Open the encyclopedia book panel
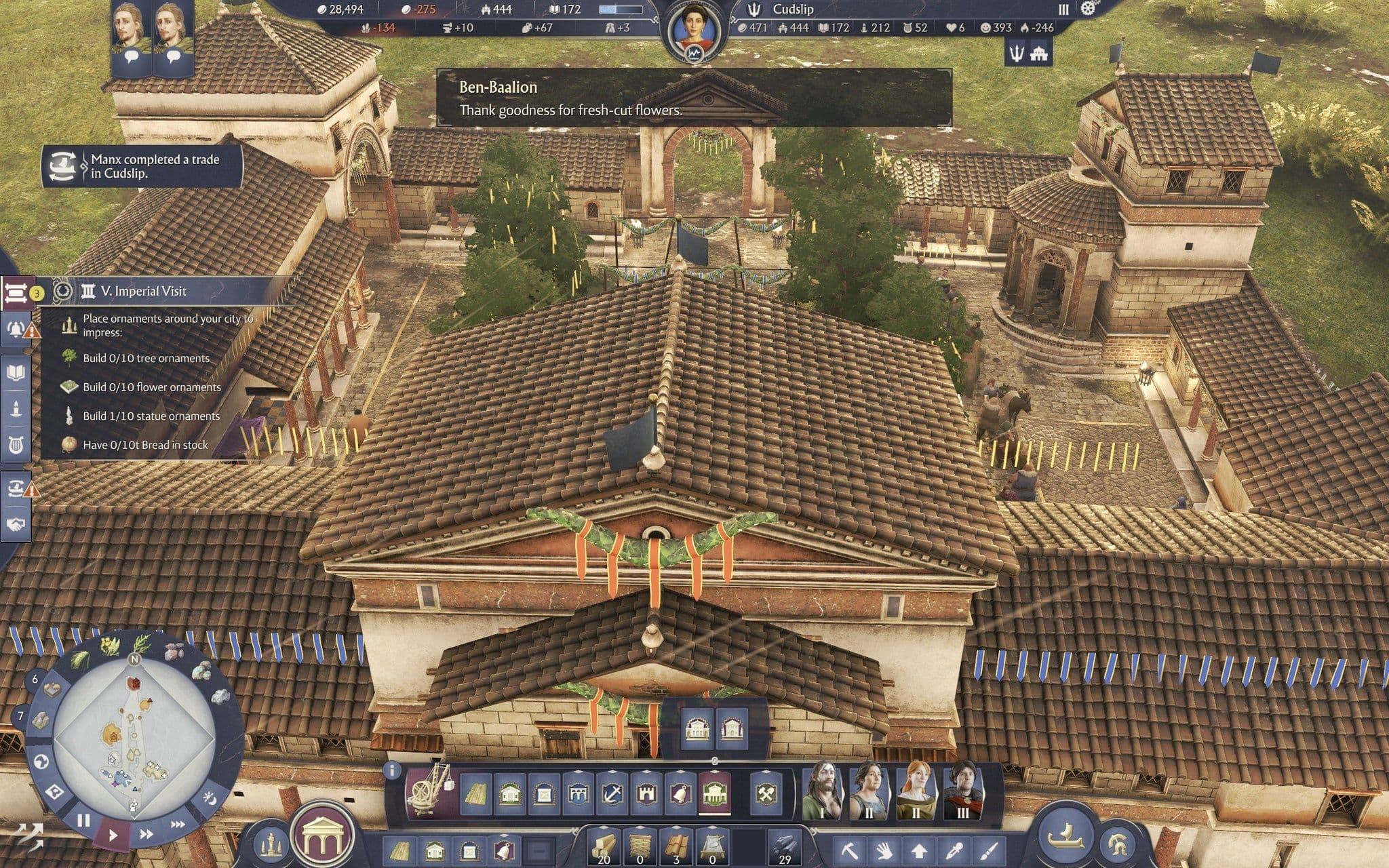Image resolution: width=1389 pixels, height=868 pixels. 16,372
